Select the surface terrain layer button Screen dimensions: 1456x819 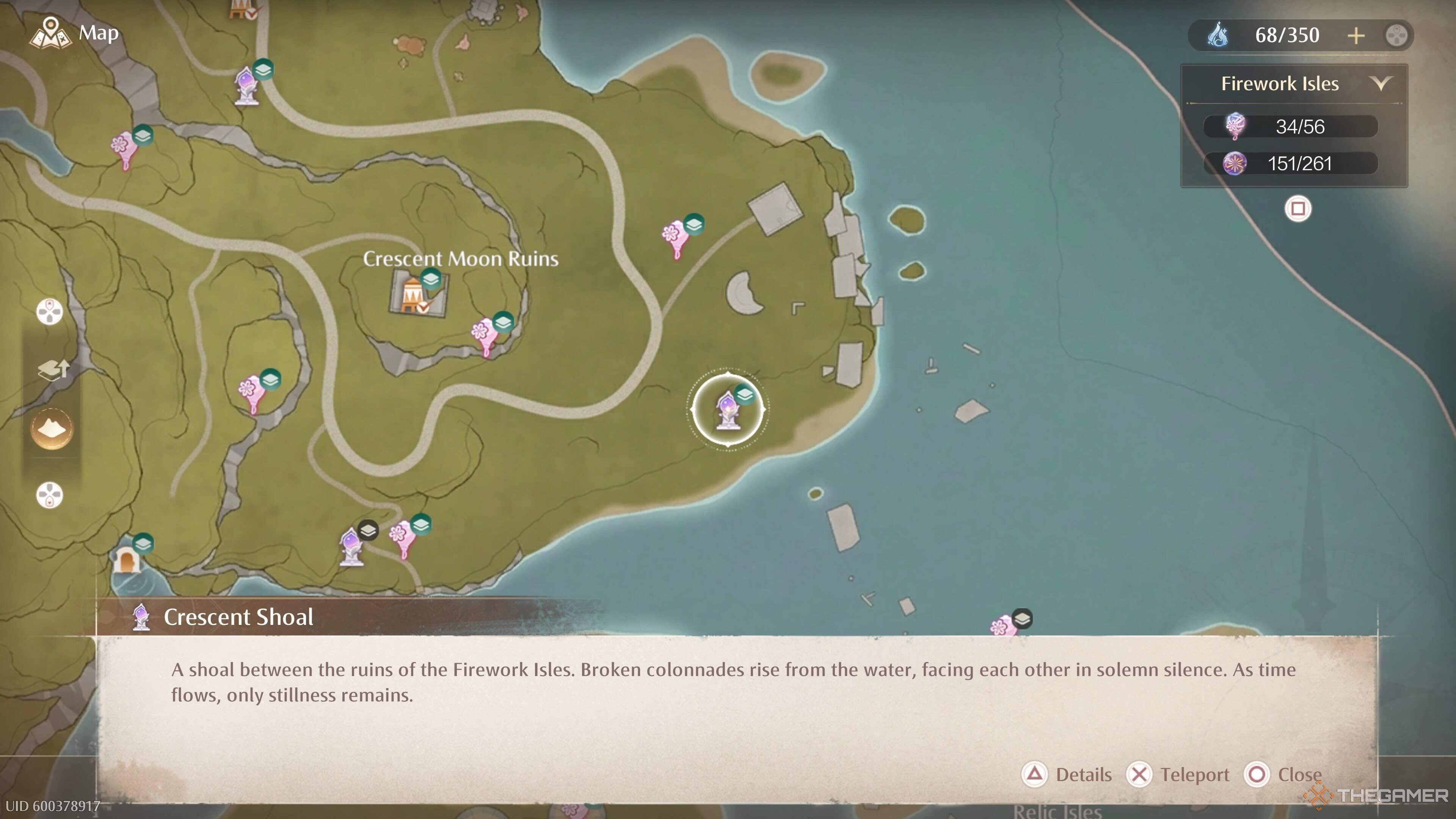[51, 428]
